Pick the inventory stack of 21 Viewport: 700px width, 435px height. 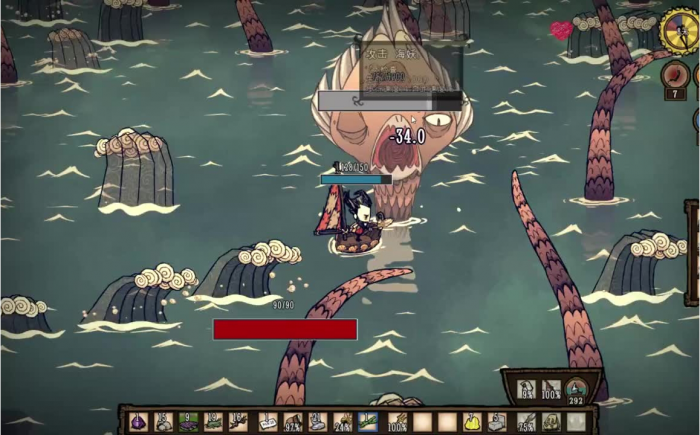pyautogui.click(x=318, y=422)
